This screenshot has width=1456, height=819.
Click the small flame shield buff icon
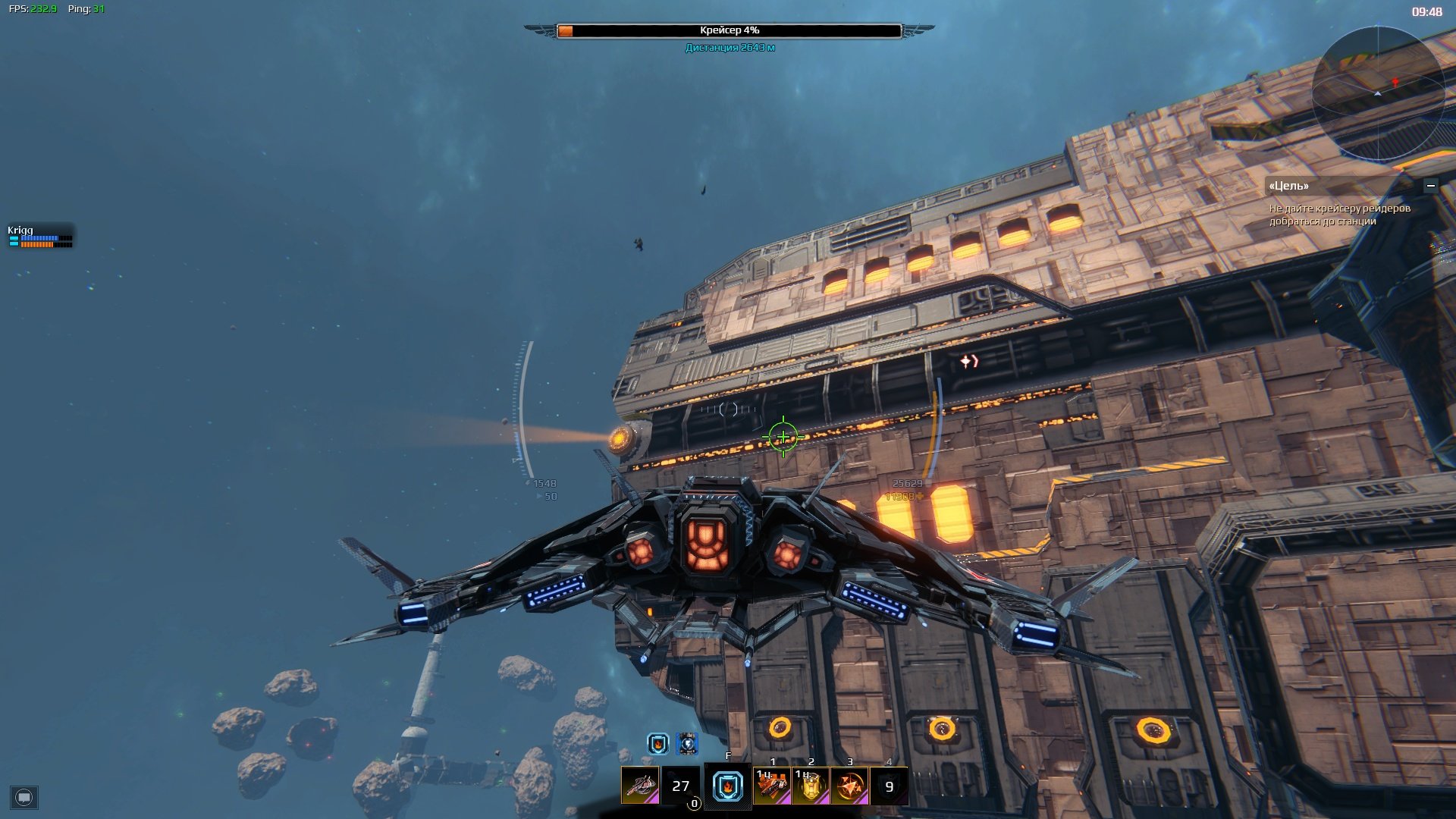tap(657, 744)
